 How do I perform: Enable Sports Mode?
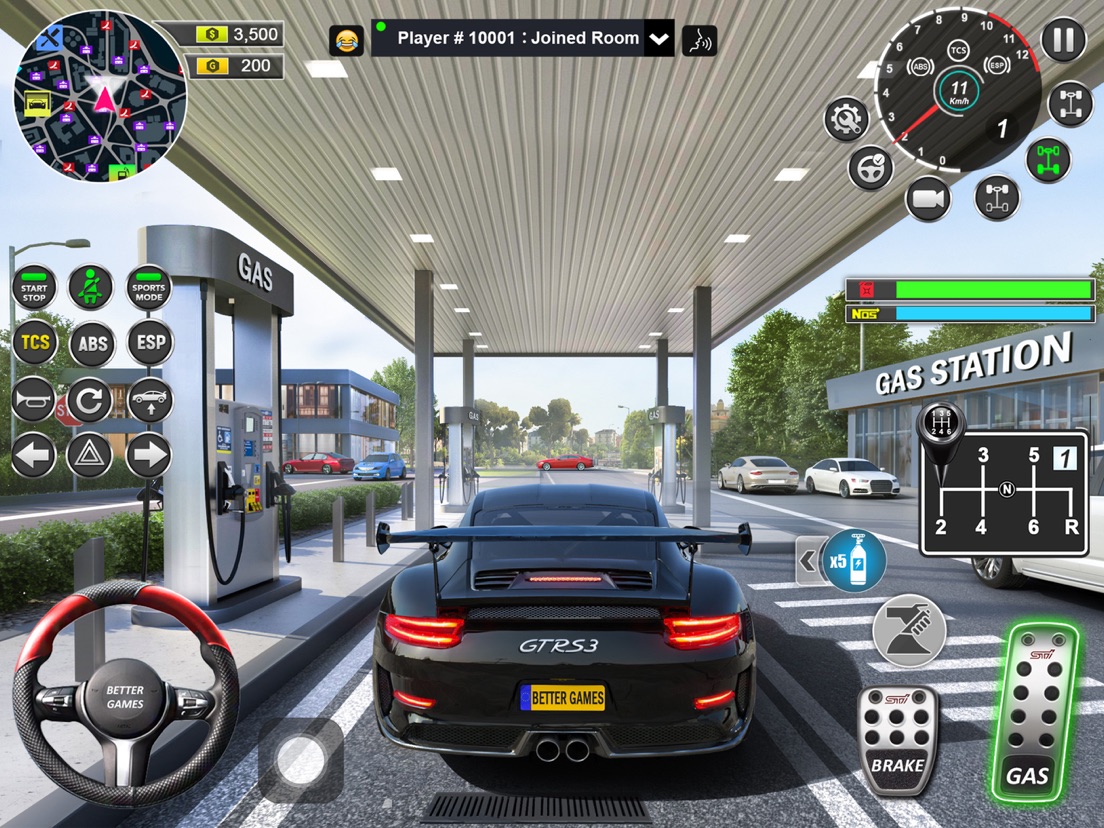pos(149,288)
